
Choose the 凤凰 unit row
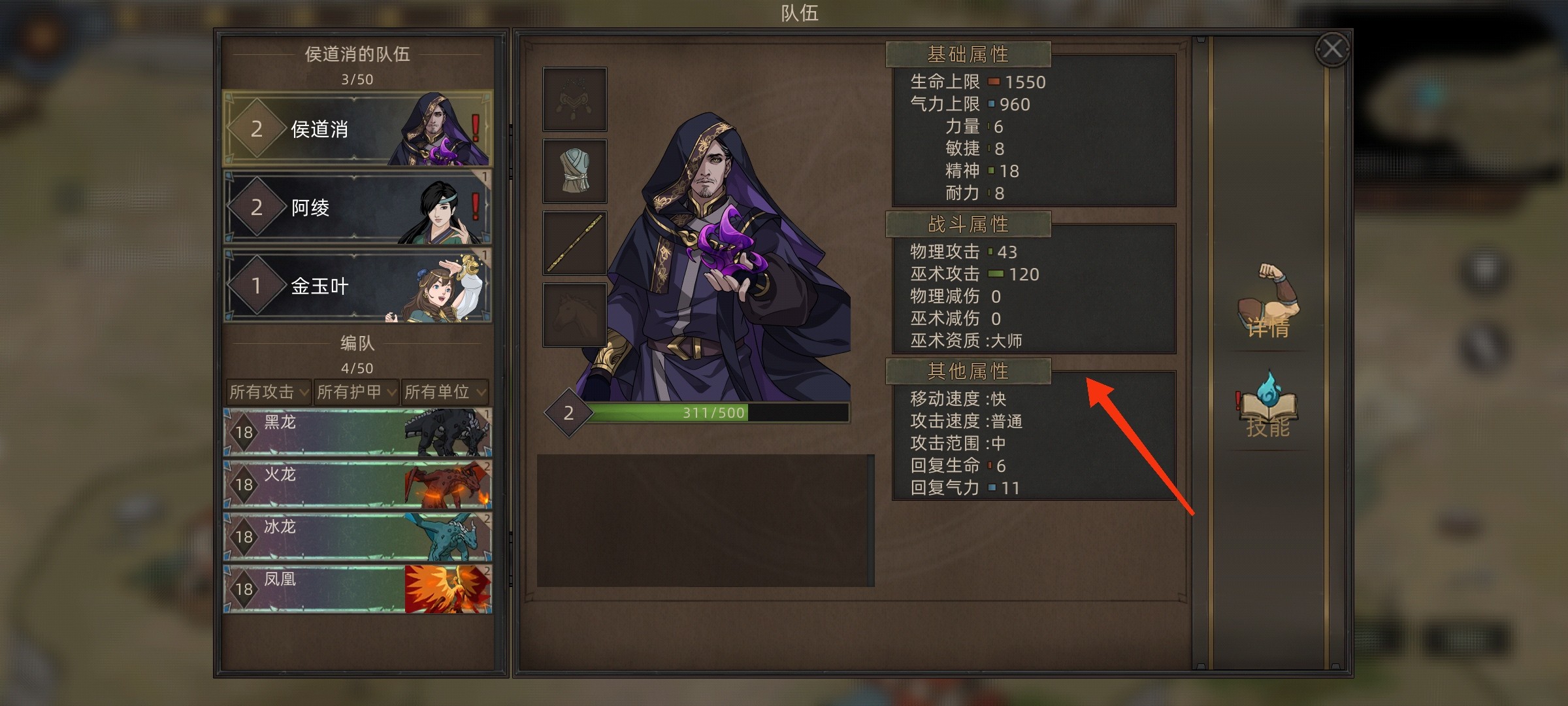[357, 589]
